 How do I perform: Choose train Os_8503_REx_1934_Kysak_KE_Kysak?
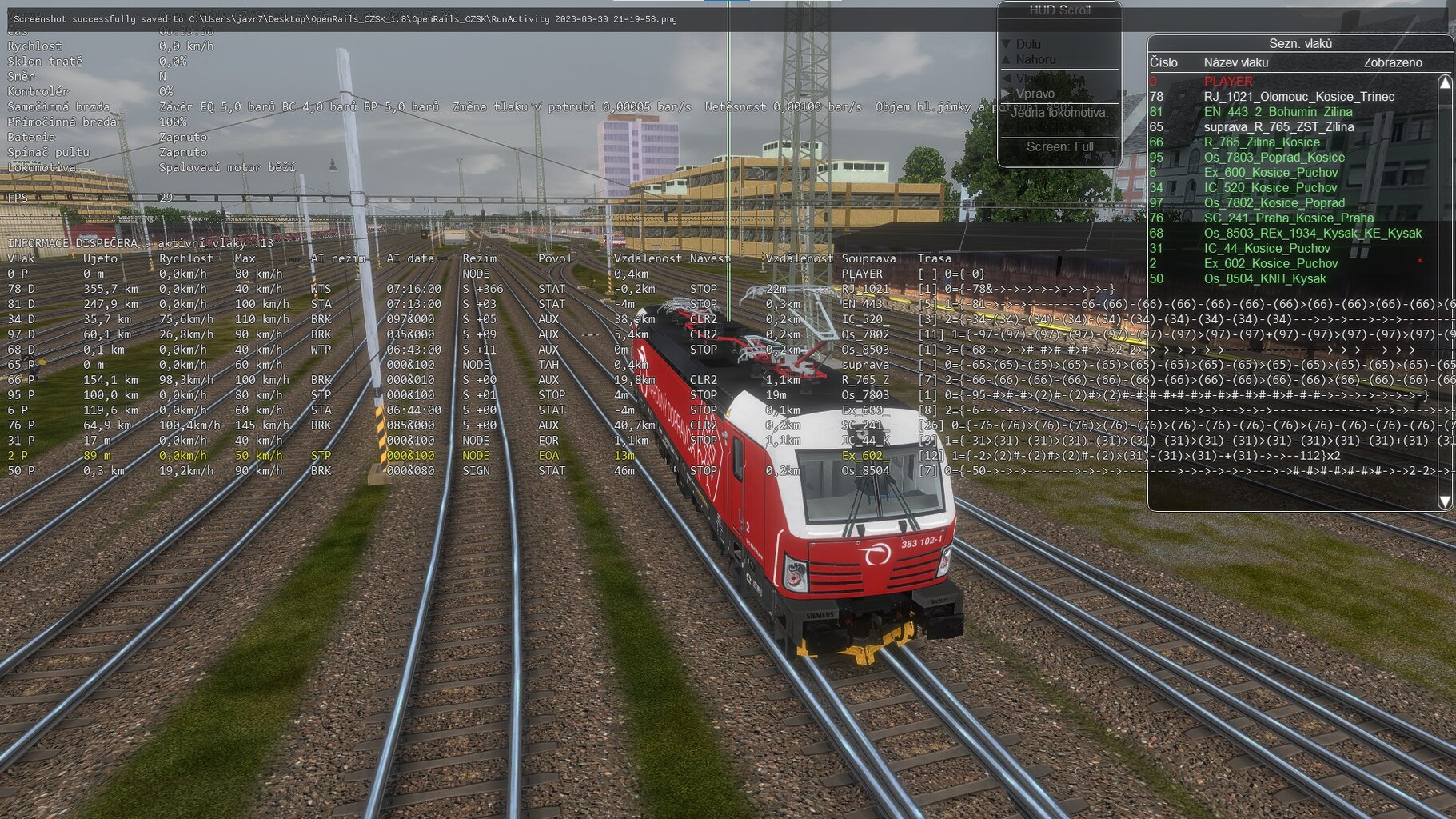click(1312, 234)
